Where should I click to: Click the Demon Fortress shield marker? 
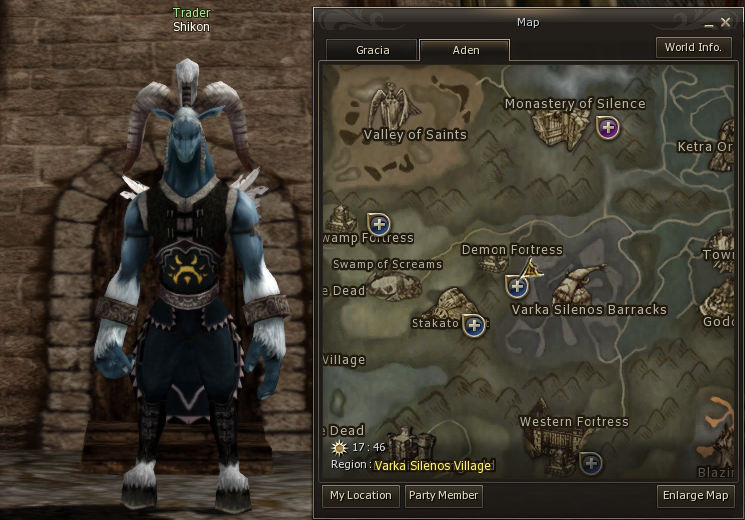coord(517,287)
